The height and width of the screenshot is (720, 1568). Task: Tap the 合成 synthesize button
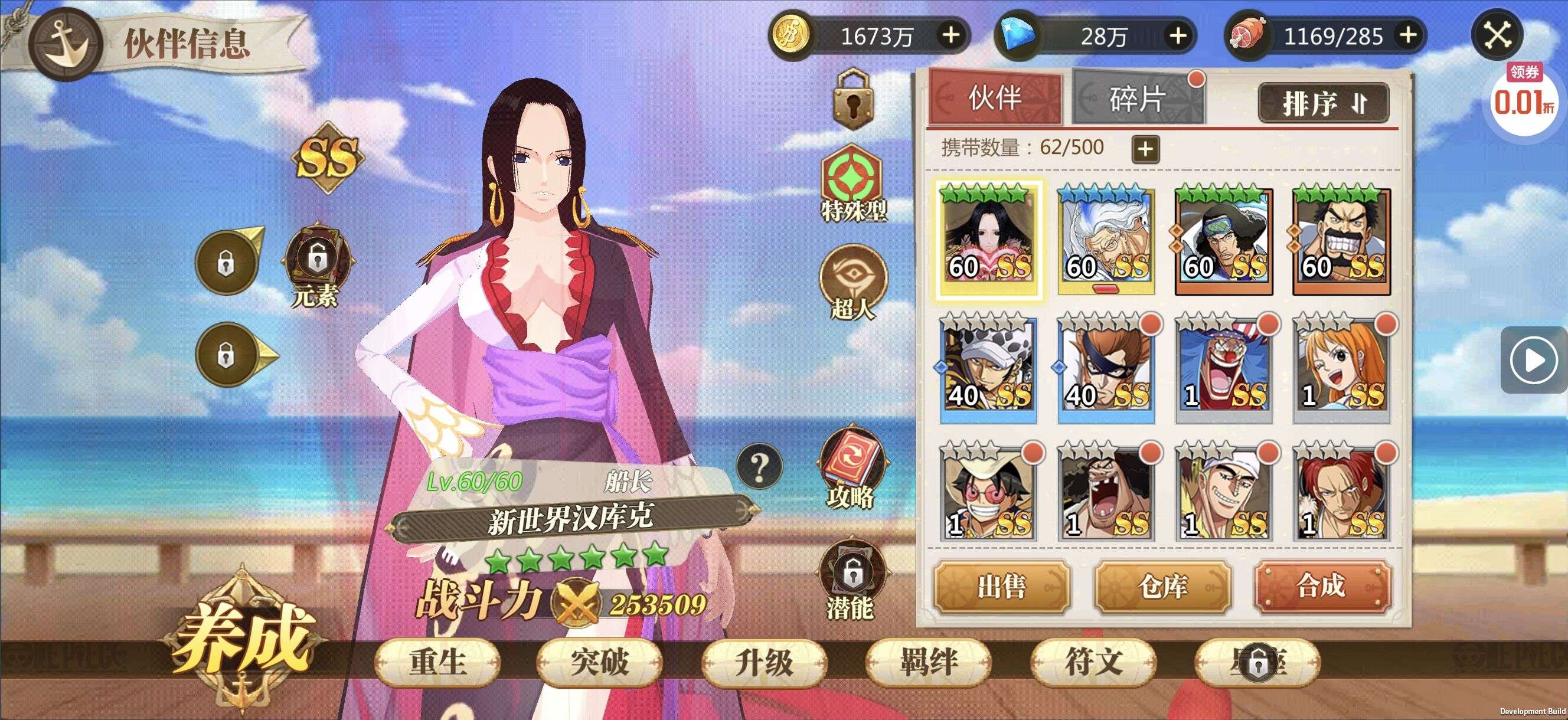pyautogui.click(x=1322, y=586)
